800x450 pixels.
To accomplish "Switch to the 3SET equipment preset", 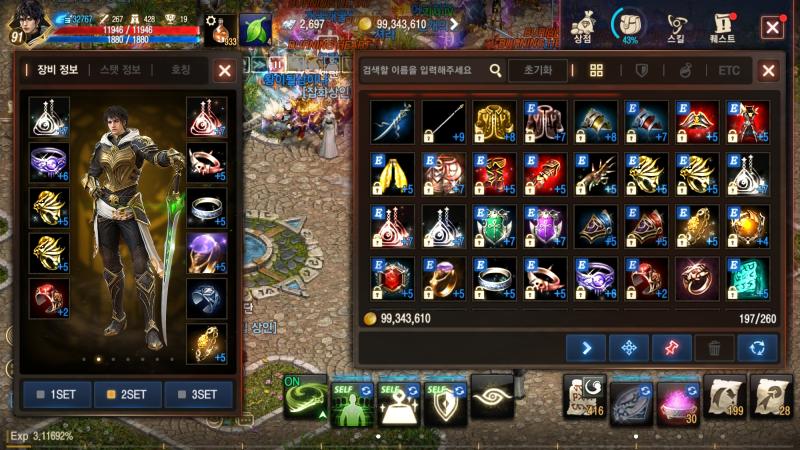I will (x=198, y=394).
